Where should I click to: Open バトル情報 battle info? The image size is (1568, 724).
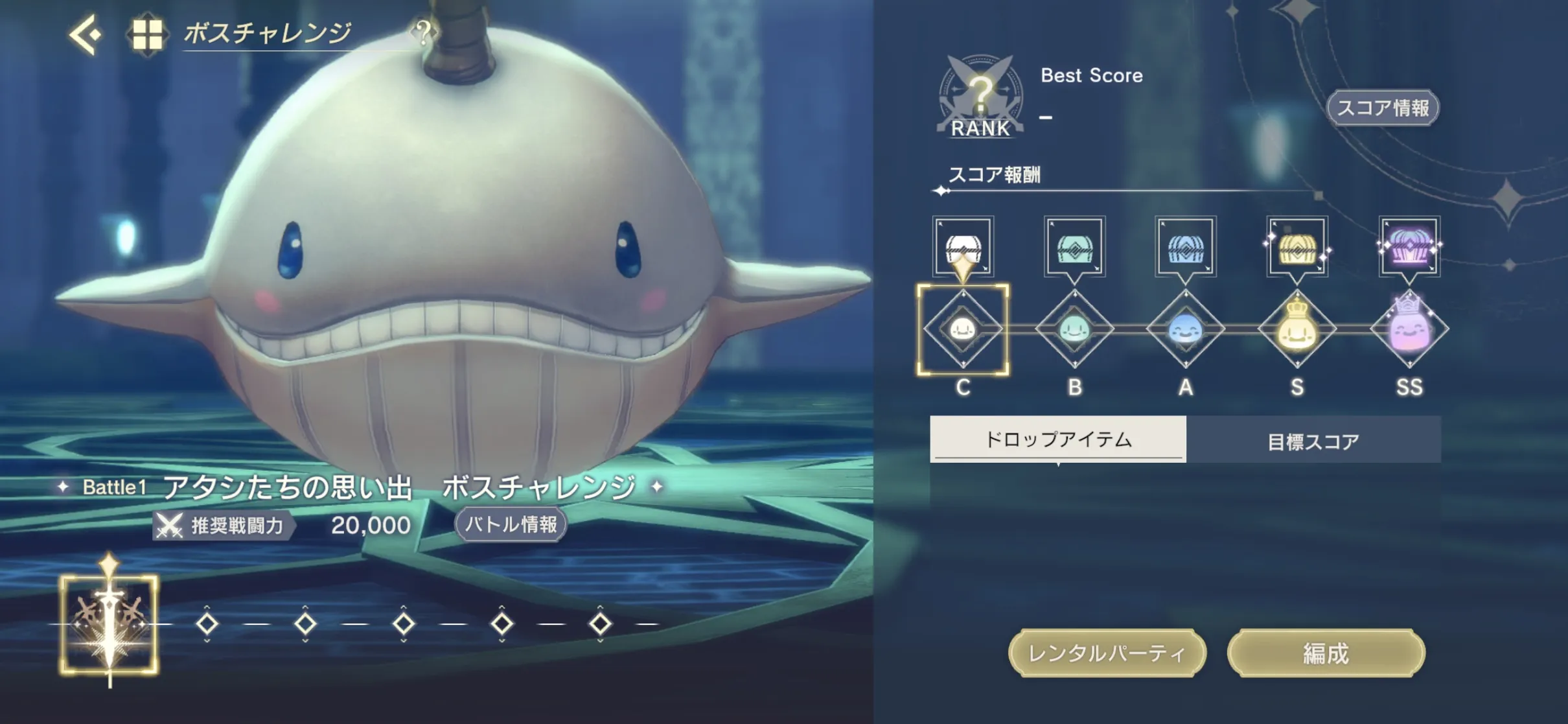click(x=511, y=524)
